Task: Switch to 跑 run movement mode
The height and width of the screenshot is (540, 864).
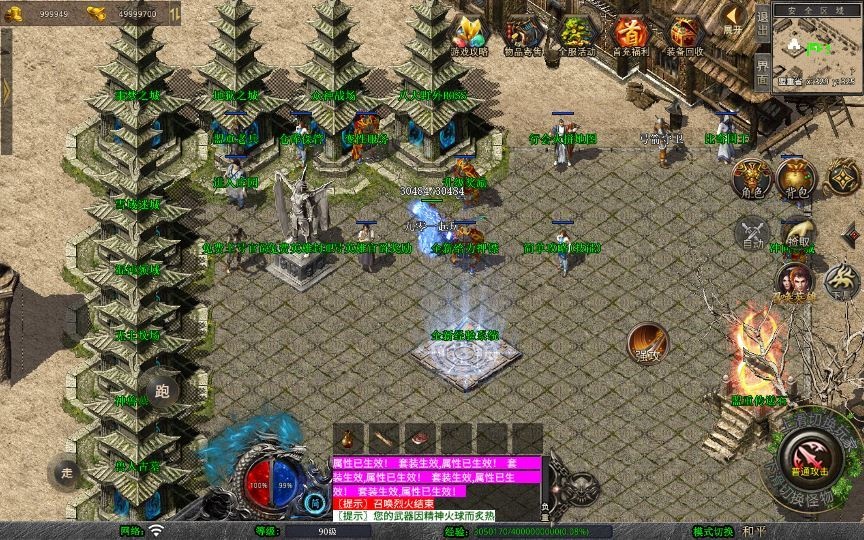Action: [163, 390]
